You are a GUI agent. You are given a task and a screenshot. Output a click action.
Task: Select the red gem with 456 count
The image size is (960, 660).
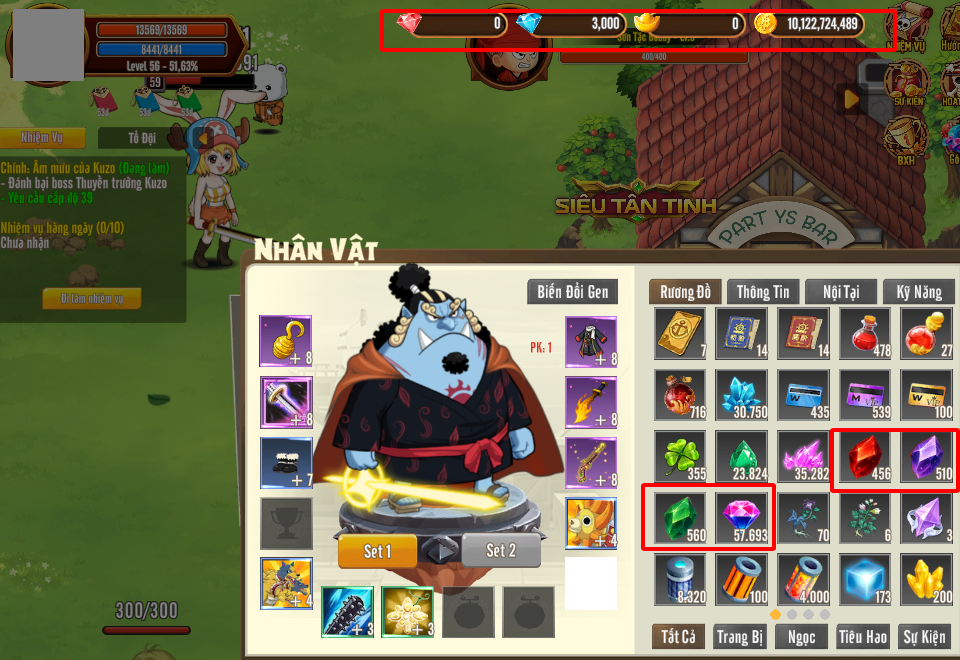pos(864,457)
